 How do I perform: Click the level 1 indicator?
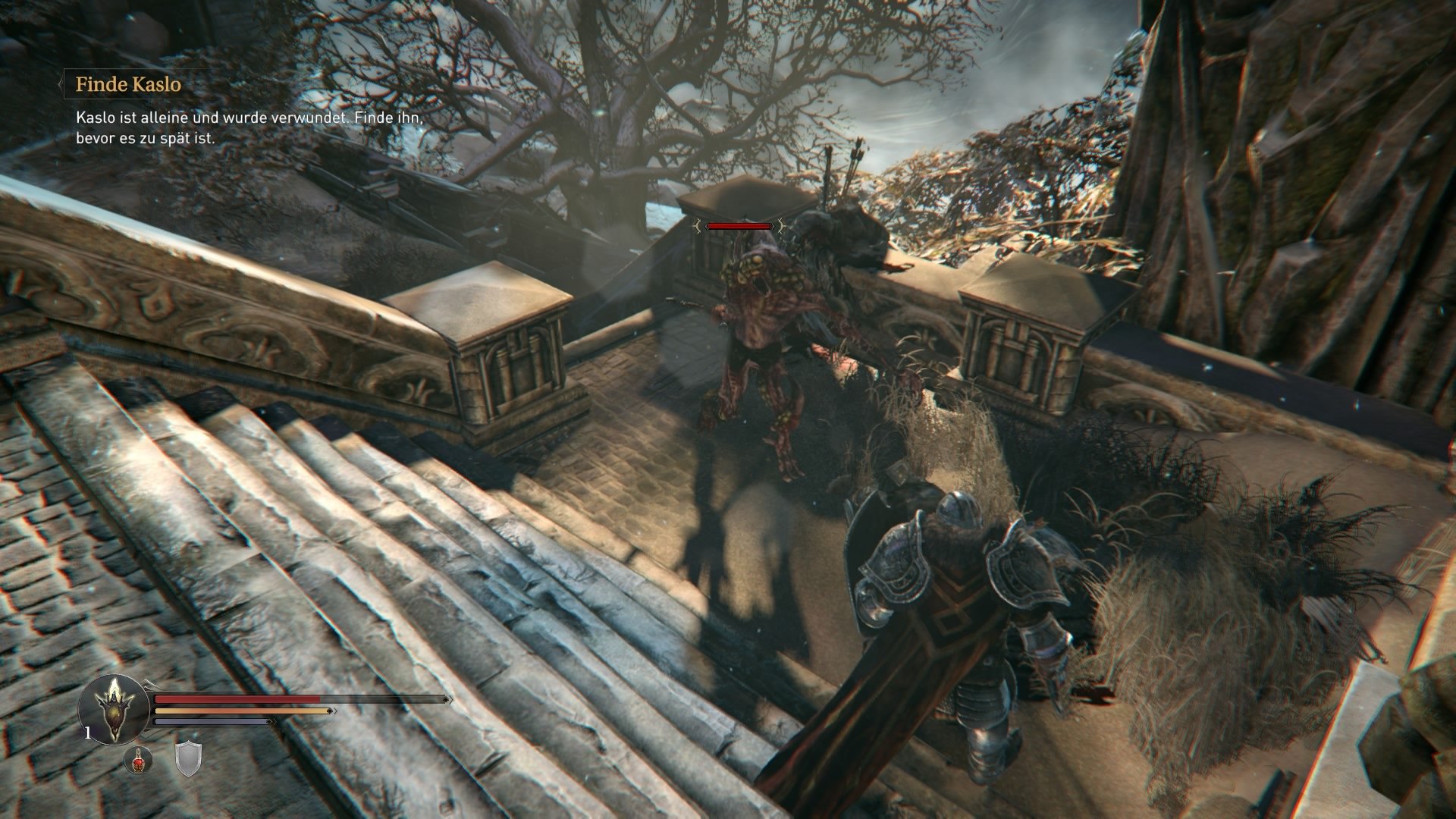coord(87,732)
